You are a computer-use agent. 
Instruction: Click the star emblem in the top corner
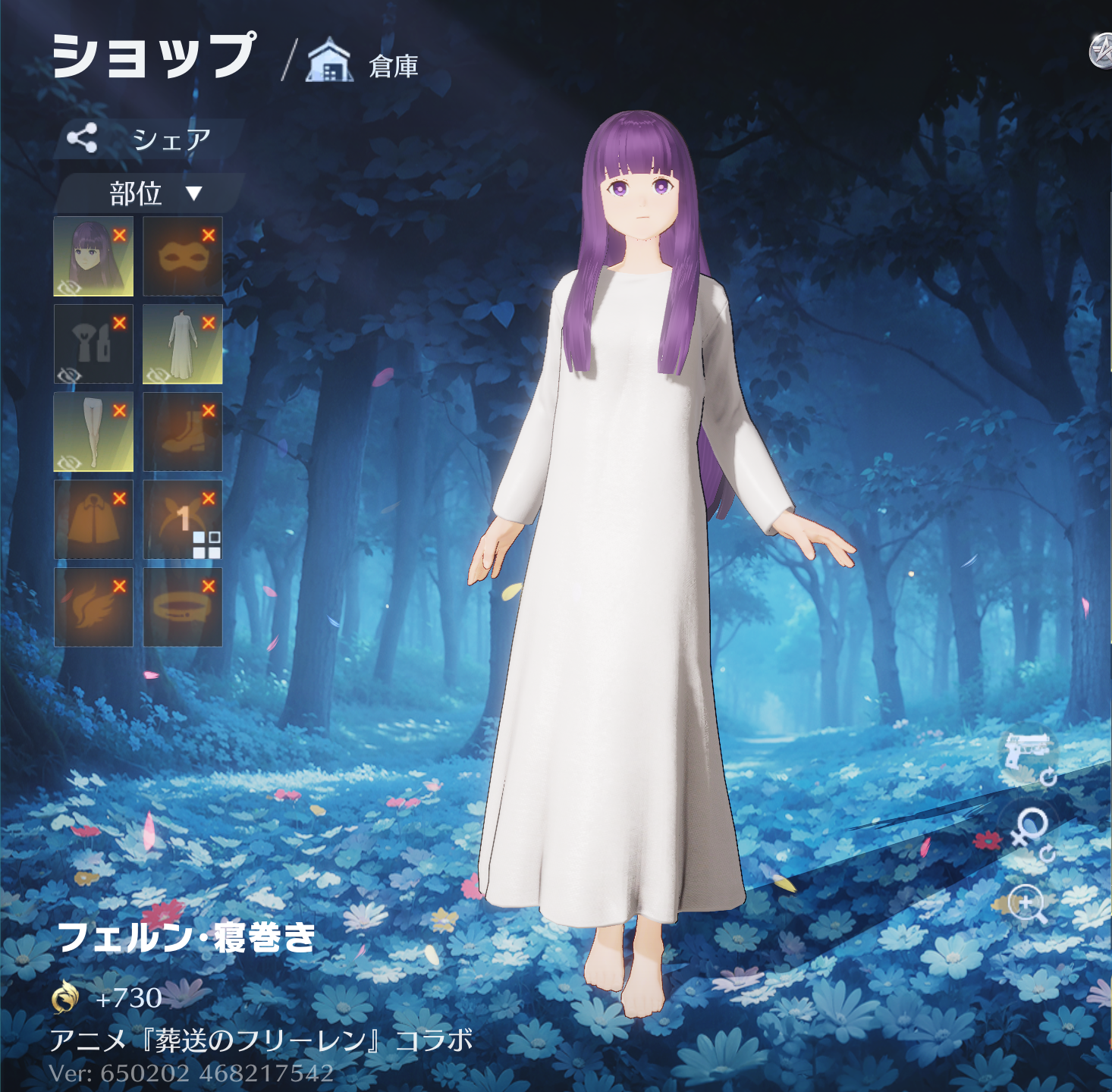pos(1101,52)
